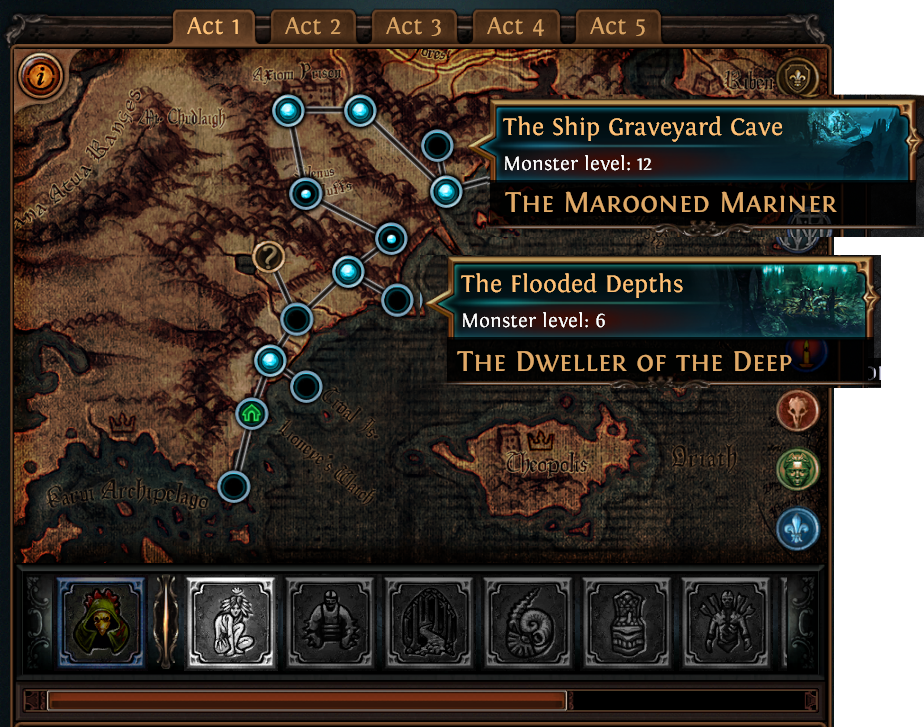Click the green mask face icon
This screenshot has height=727, width=924.
pyautogui.click(x=797, y=468)
